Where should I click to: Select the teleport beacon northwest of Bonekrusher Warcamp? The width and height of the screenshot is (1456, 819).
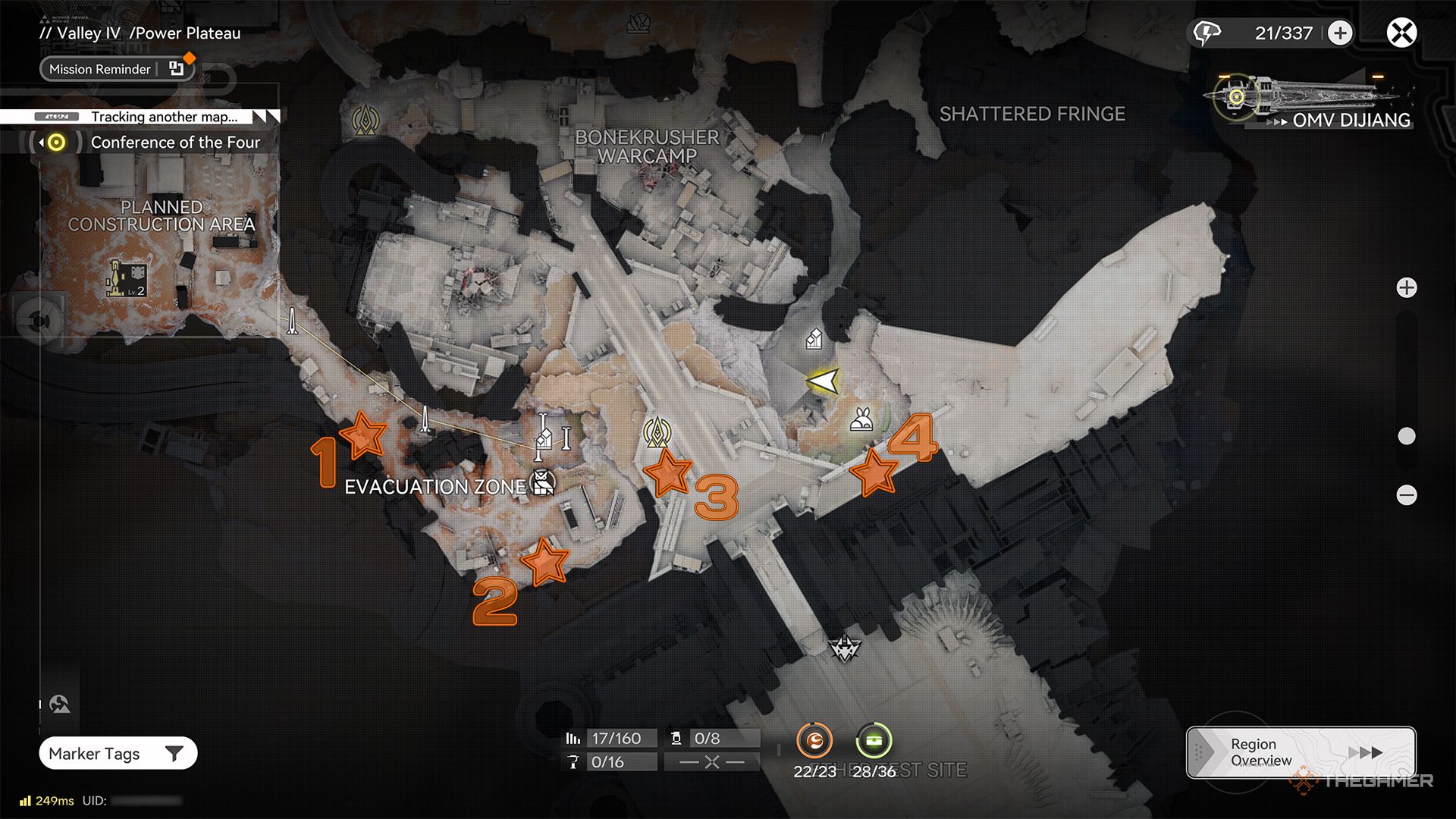pos(366,120)
